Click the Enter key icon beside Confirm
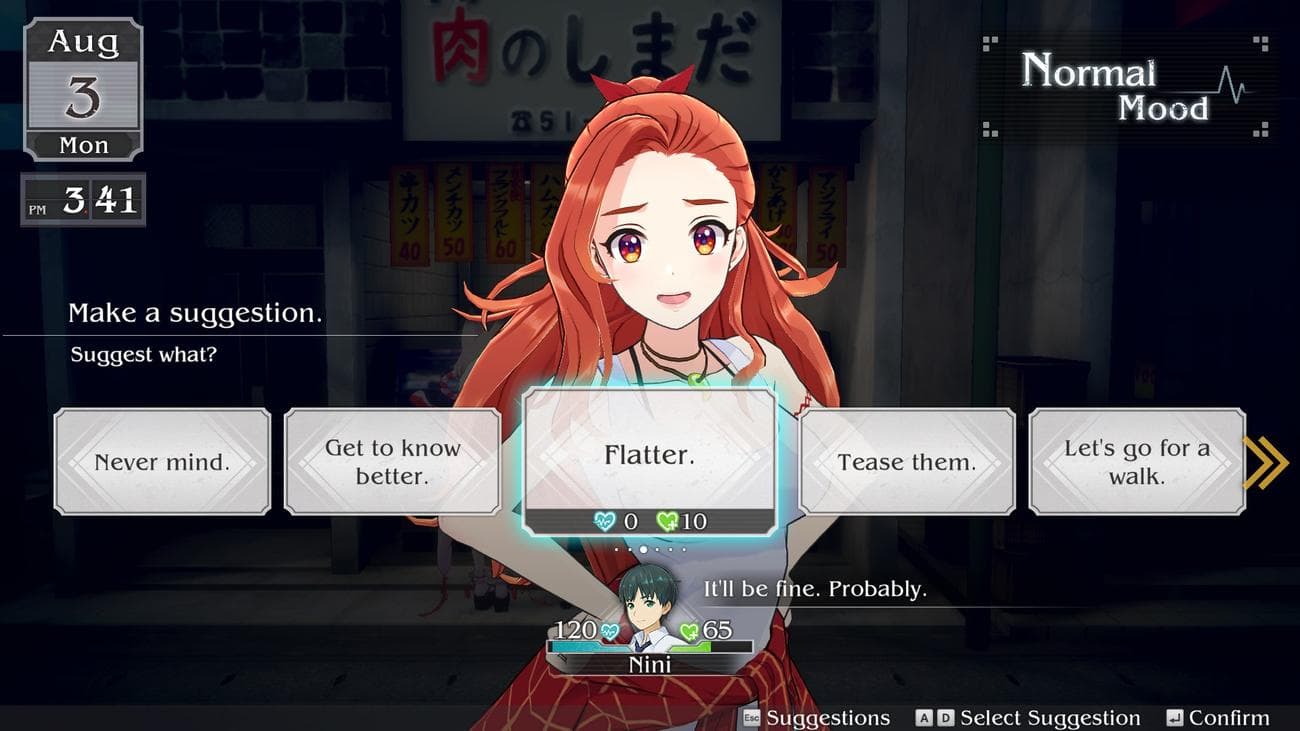The width and height of the screenshot is (1300, 731). coord(1176,718)
